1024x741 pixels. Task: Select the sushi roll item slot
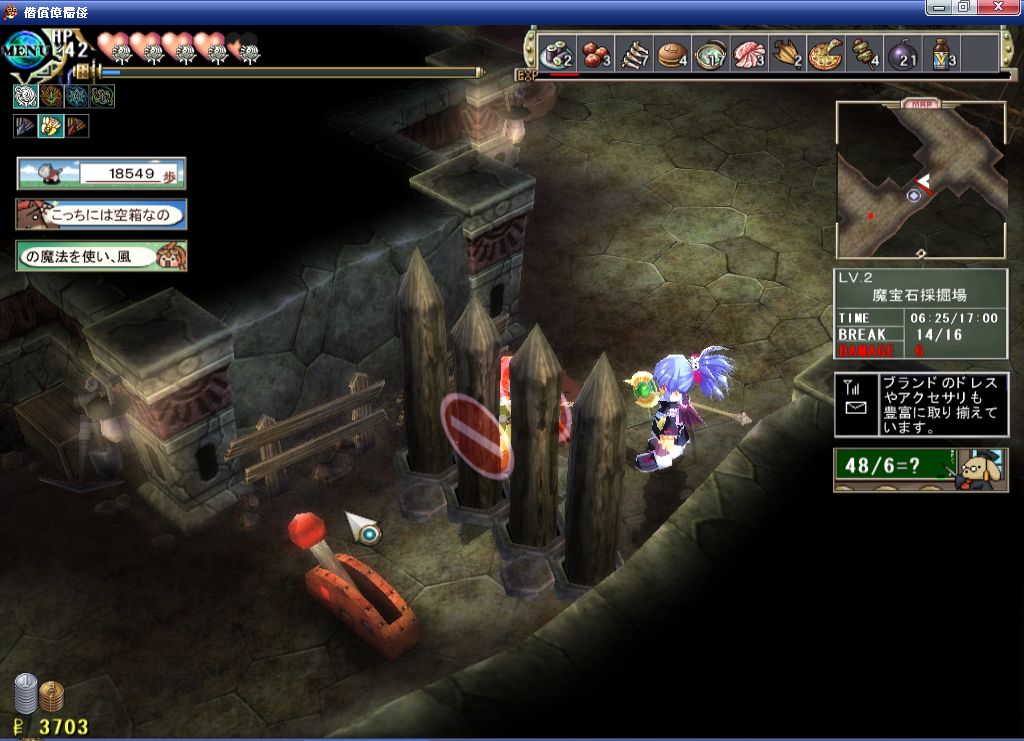554,53
